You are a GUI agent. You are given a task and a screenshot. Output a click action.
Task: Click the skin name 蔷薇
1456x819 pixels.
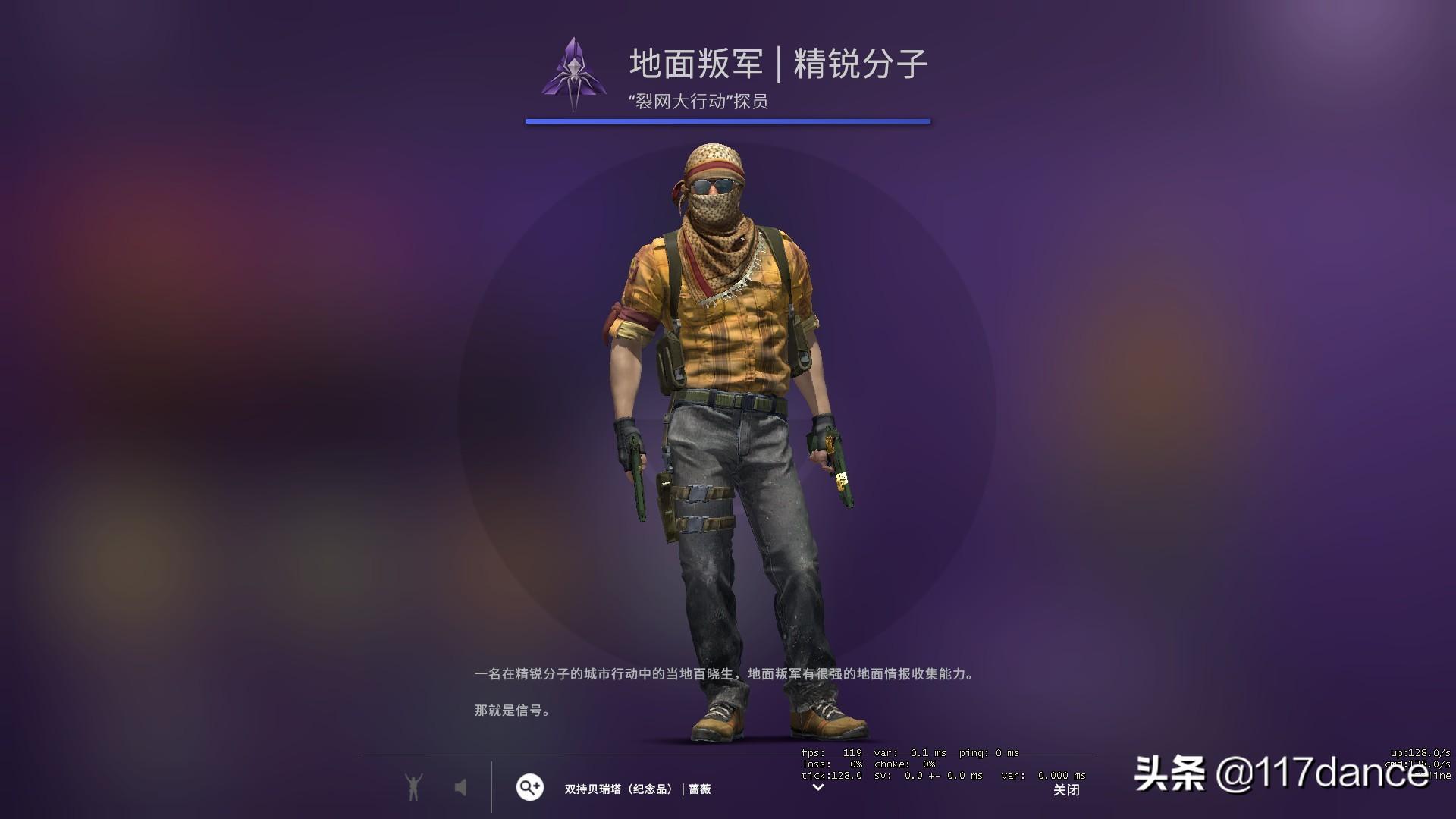698,789
